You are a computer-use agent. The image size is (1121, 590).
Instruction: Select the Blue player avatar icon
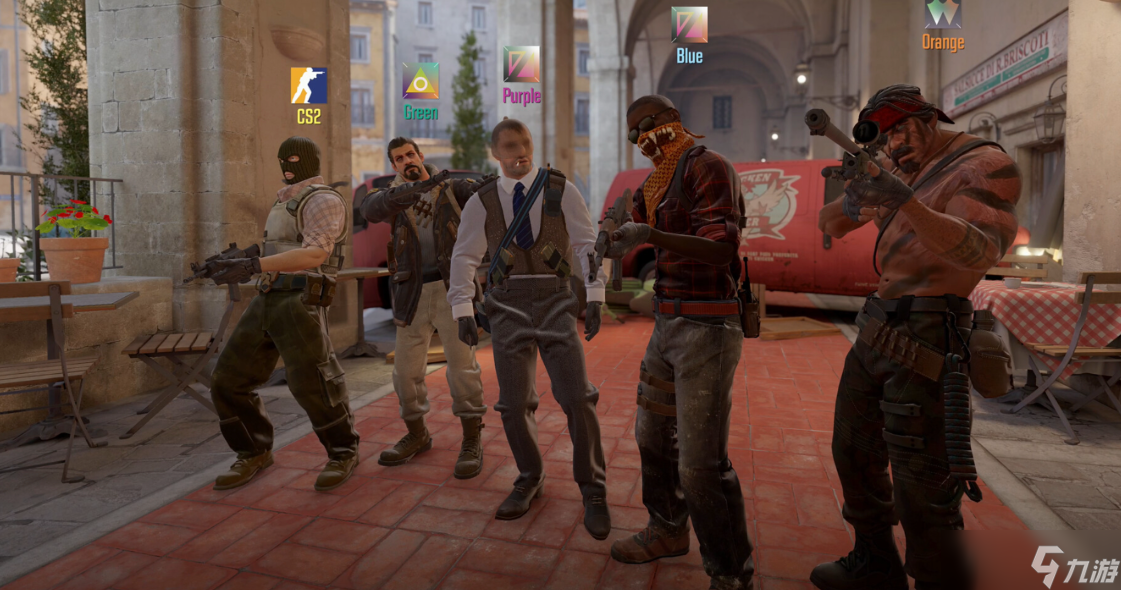[689, 24]
